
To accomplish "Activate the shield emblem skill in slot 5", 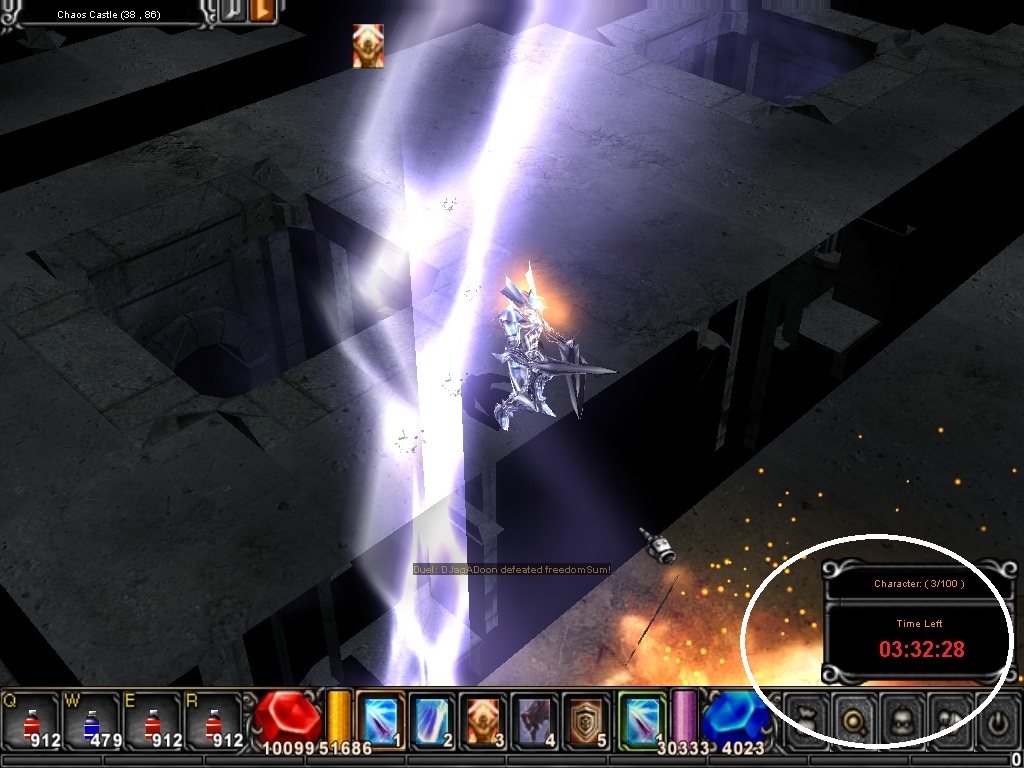I will click(586, 719).
